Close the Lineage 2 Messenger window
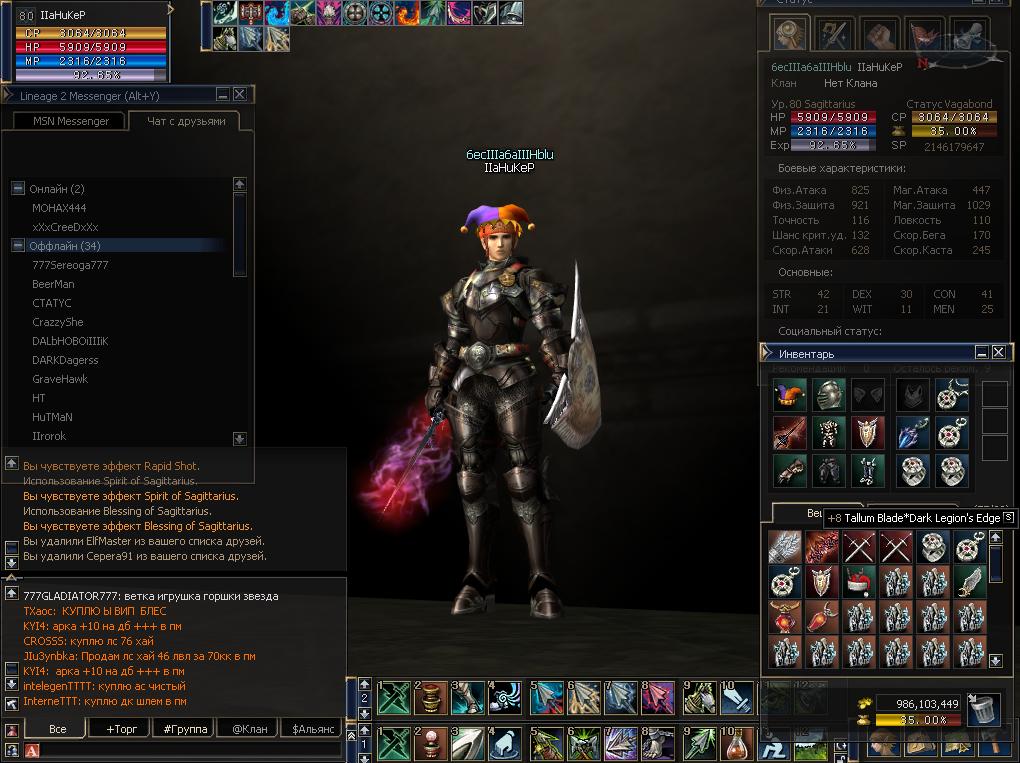The image size is (1020, 763). (x=240, y=95)
